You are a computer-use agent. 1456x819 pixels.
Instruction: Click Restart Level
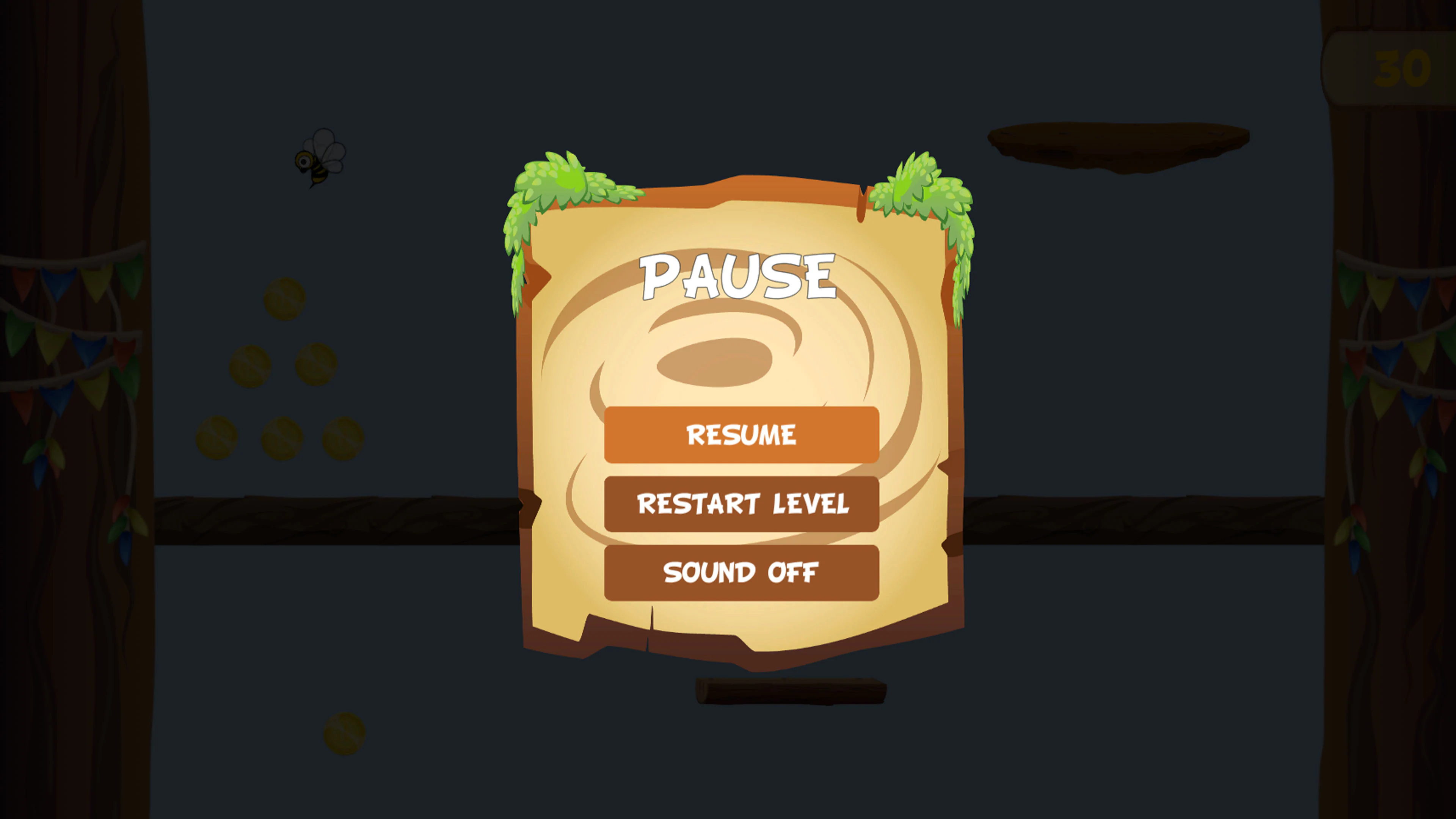click(x=742, y=503)
